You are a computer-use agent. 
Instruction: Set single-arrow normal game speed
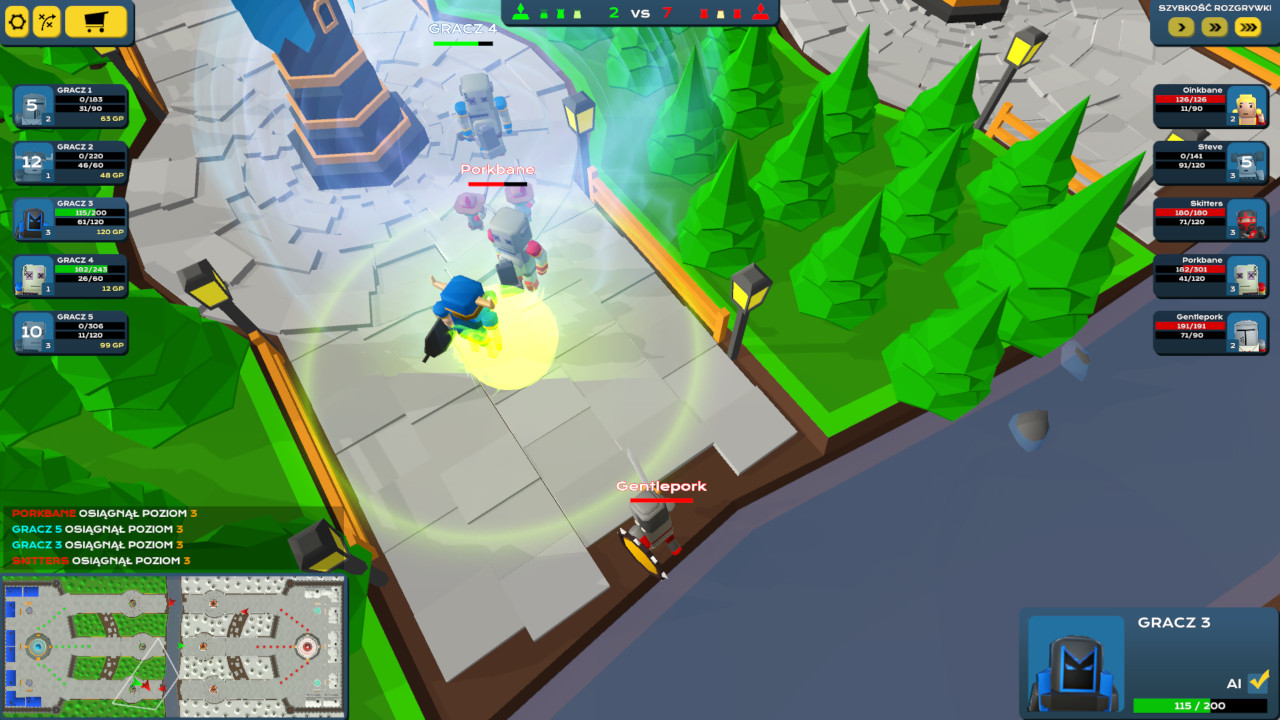point(1180,27)
